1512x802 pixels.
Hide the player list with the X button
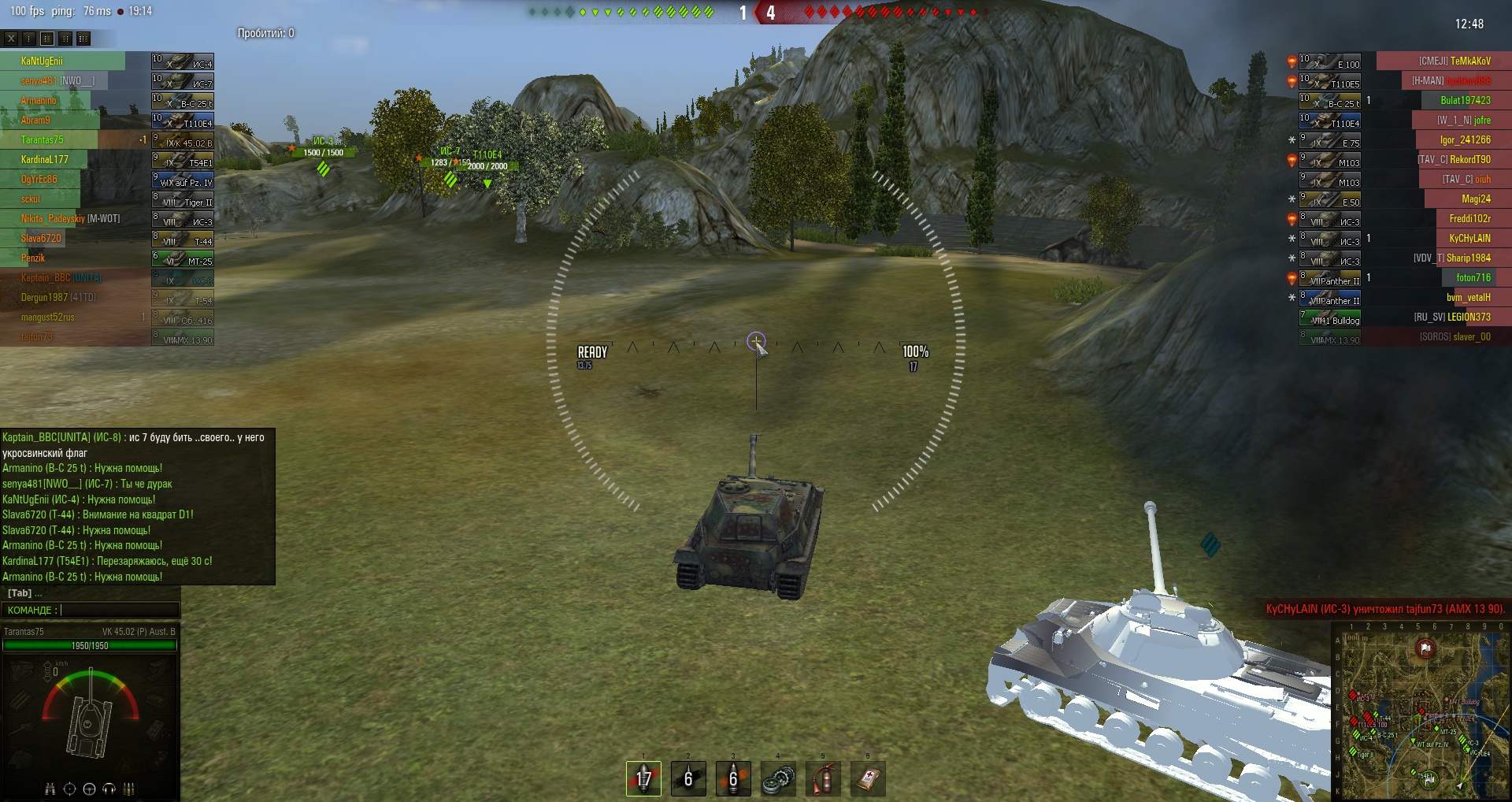(x=11, y=38)
